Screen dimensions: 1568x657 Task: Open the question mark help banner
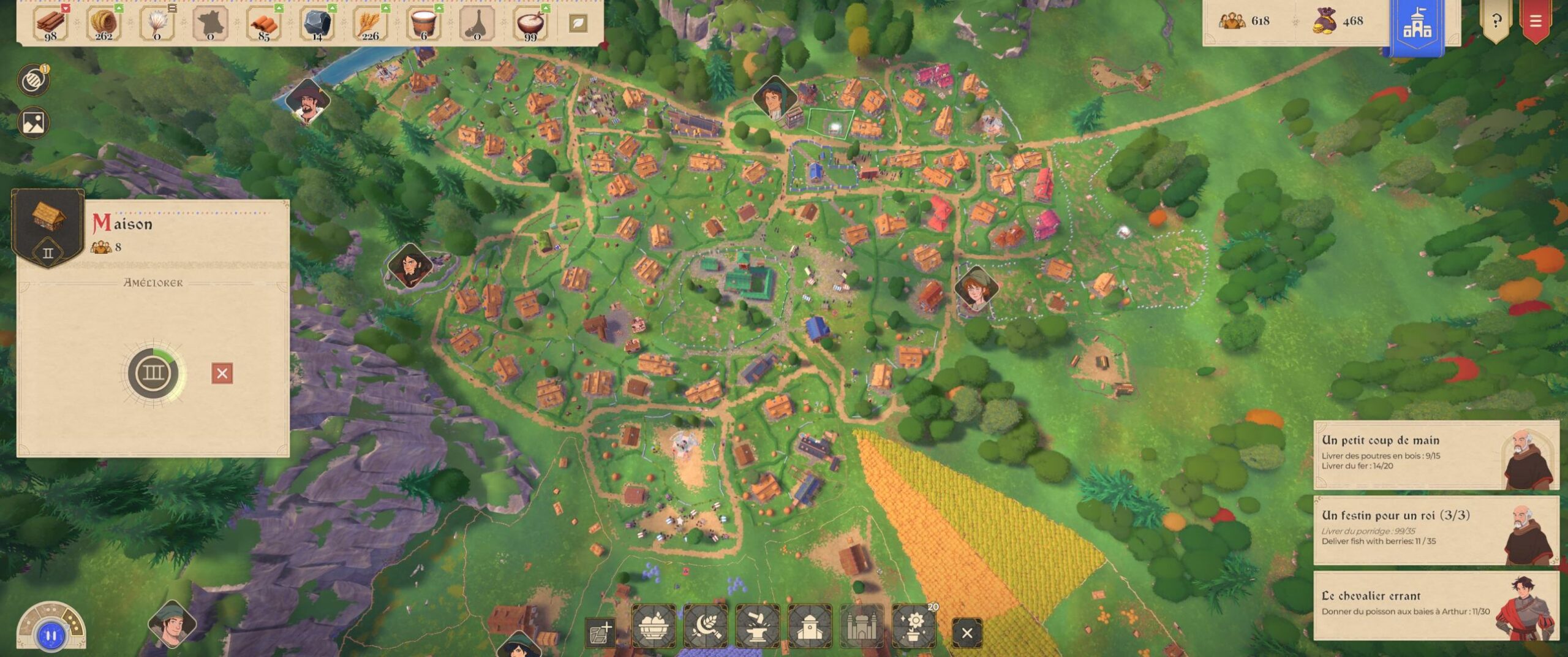pyautogui.click(x=1496, y=21)
